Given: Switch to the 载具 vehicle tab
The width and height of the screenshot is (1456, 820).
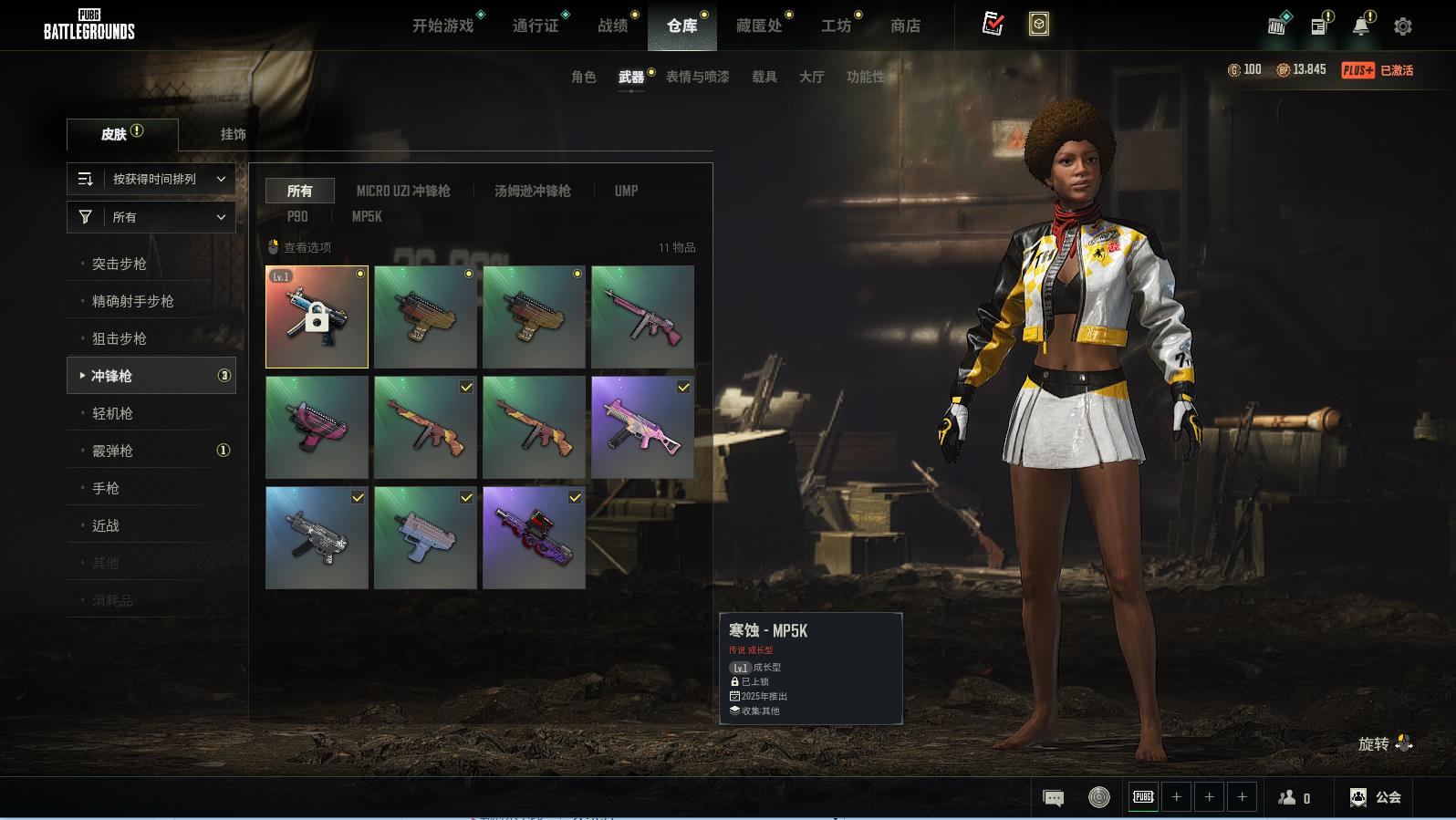Looking at the screenshot, I should point(764,77).
